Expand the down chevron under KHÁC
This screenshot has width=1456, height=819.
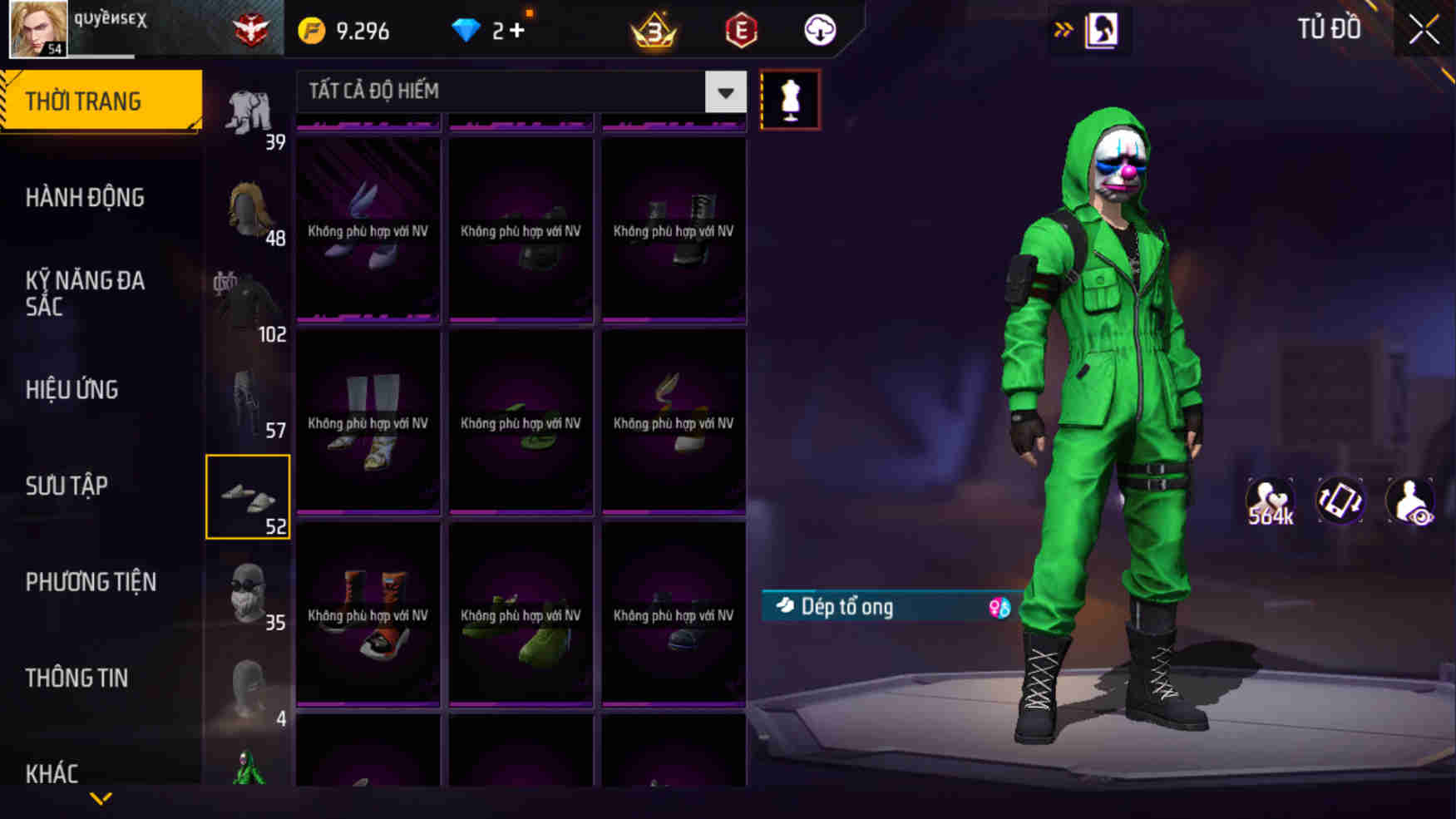(x=101, y=800)
